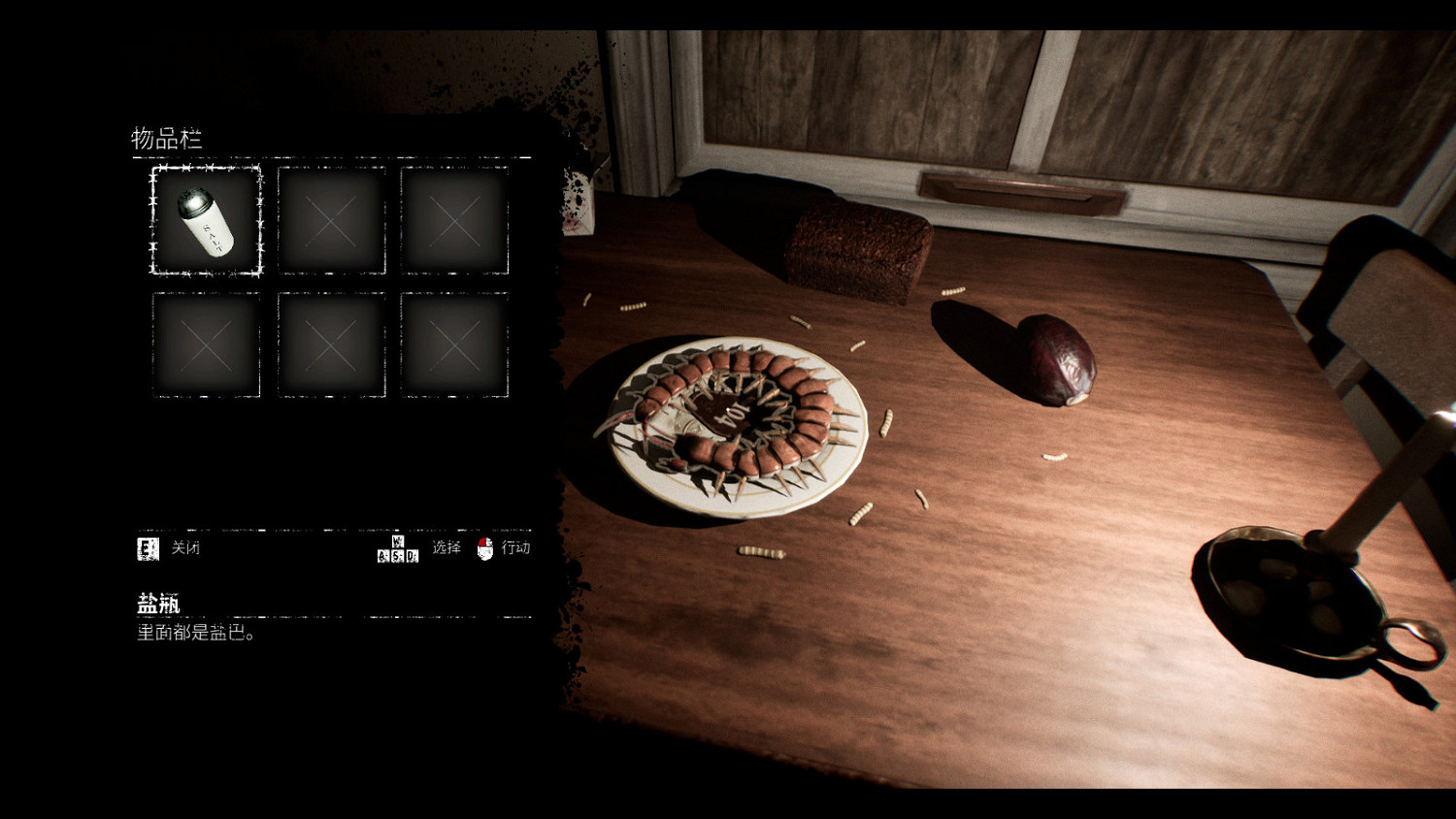This screenshot has width=1456, height=819.
Task: Click the first empty slot in bottom row
Action: [205, 344]
